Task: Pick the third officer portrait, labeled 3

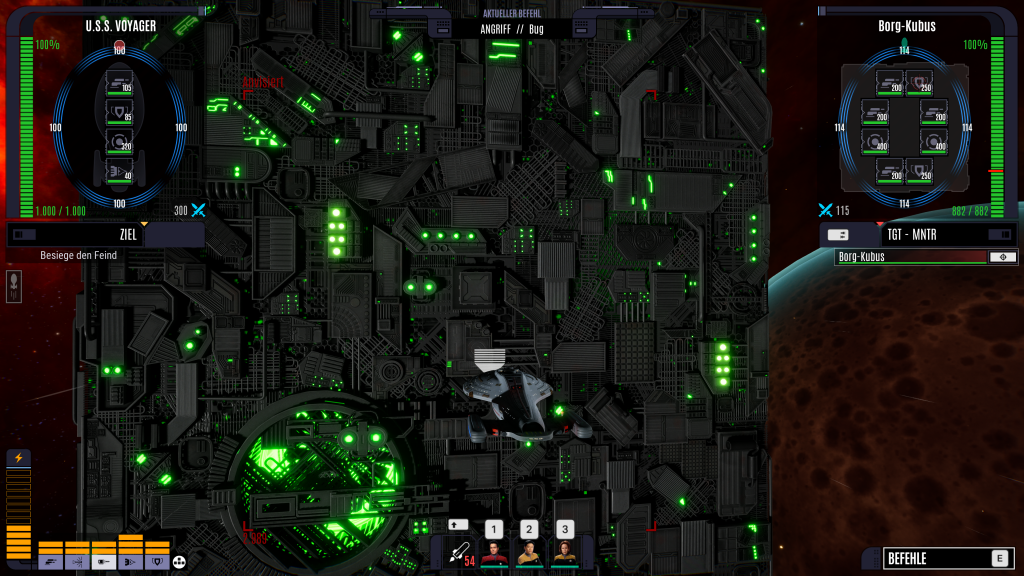Action: click(565, 553)
